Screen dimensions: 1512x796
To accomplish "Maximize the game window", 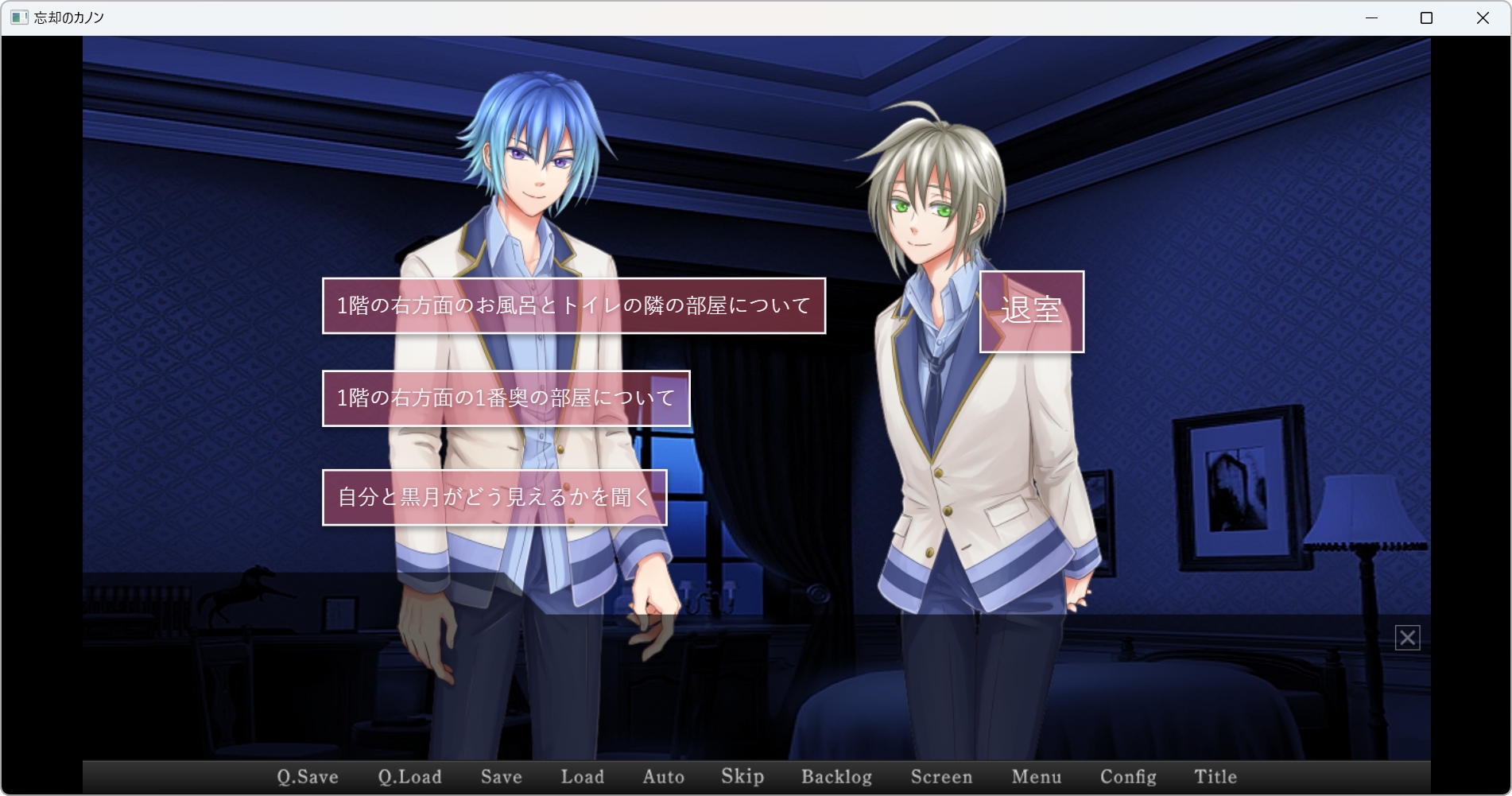I will click(x=1426, y=17).
